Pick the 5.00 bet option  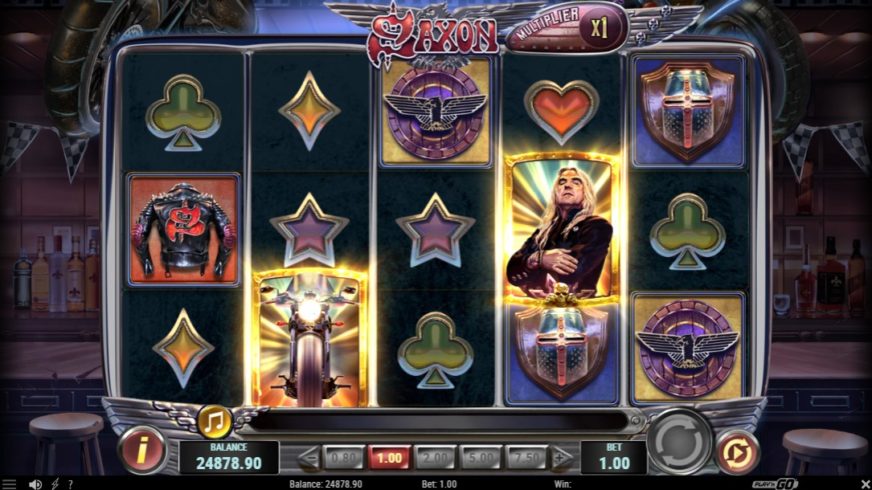tap(481, 457)
